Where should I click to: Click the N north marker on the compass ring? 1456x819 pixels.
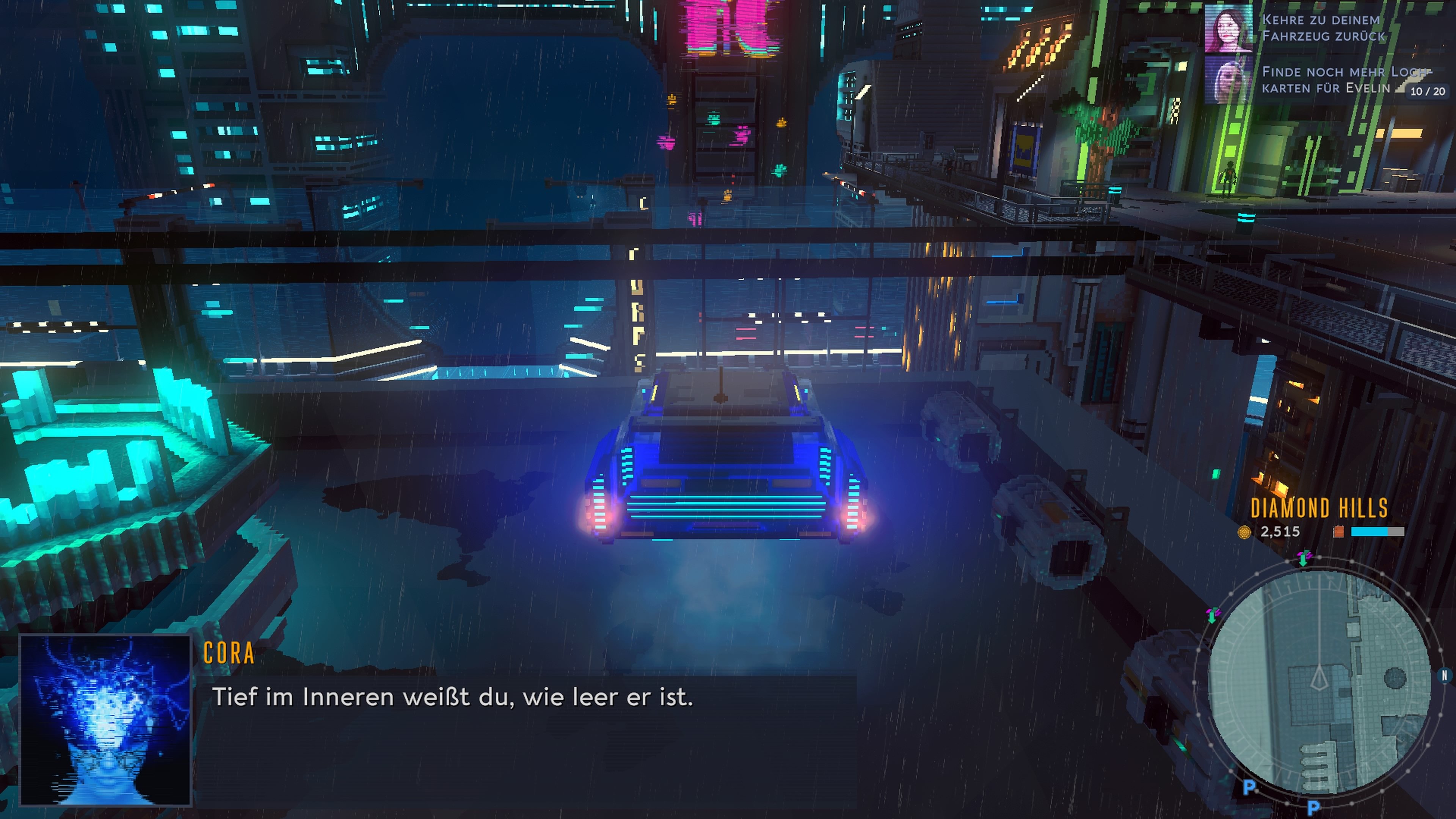tap(1444, 675)
